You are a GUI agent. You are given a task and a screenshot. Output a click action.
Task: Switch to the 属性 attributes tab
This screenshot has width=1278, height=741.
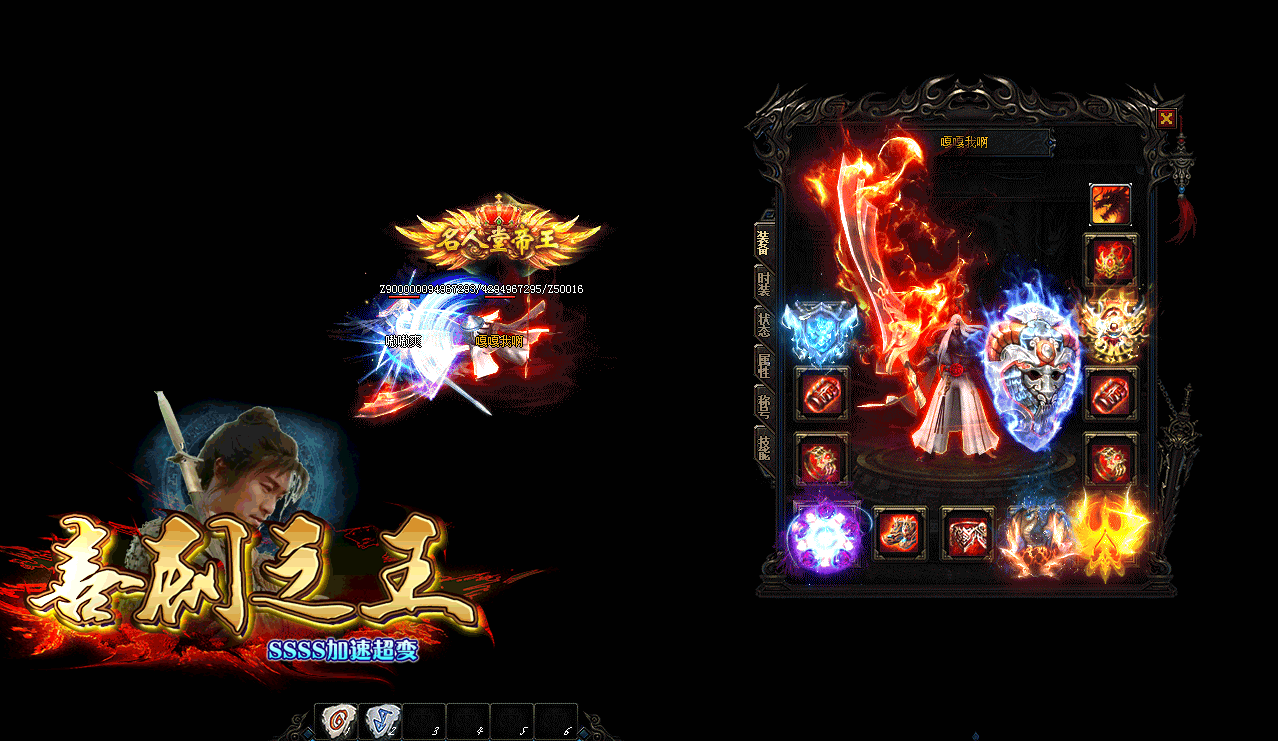tap(764, 364)
